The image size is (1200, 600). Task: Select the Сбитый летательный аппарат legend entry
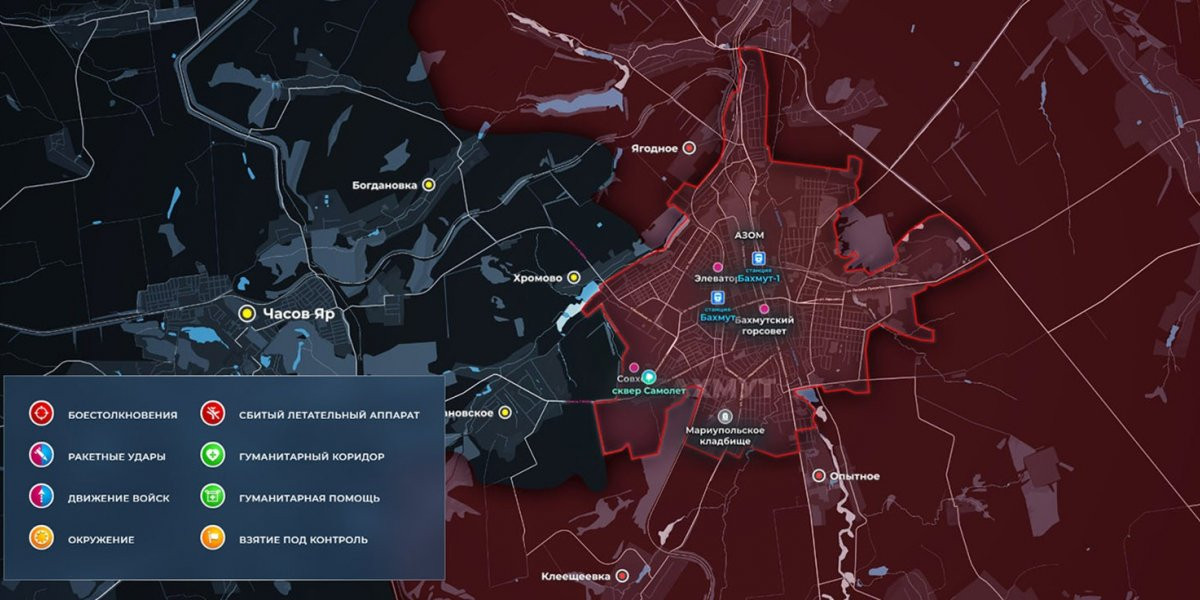[212, 414]
